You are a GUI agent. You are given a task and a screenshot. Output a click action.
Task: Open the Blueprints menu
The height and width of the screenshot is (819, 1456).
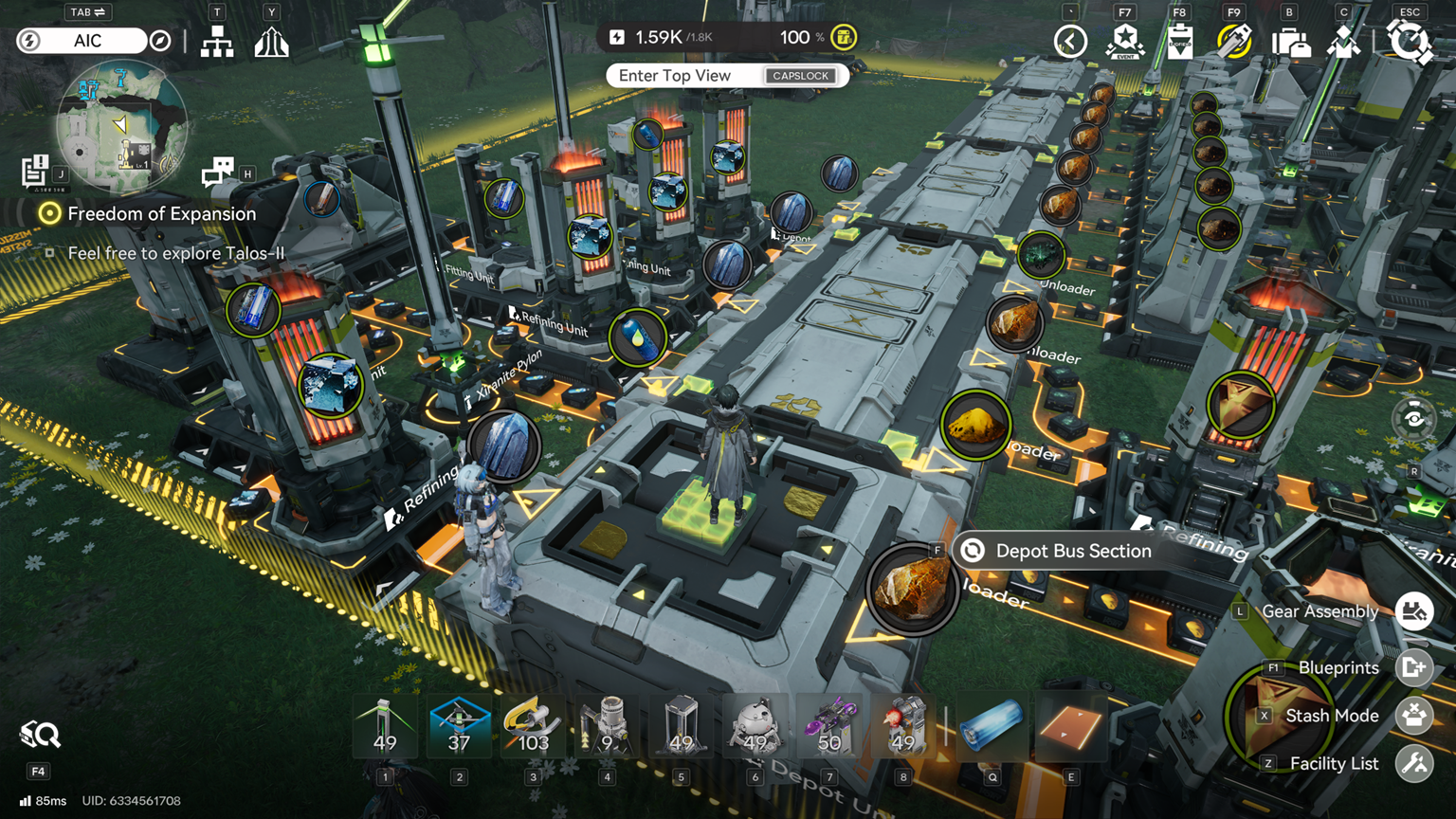click(1413, 667)
